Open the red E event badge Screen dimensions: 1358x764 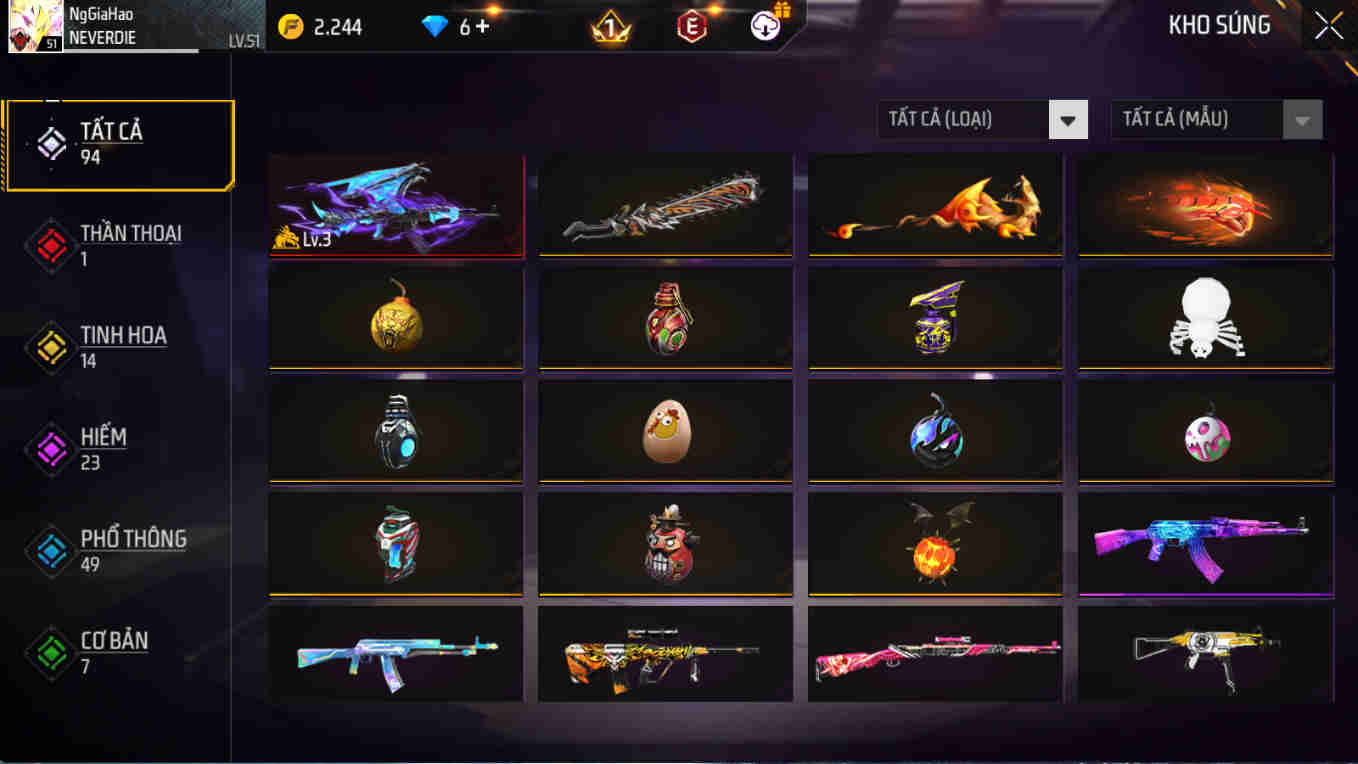[x=692, y=26]
